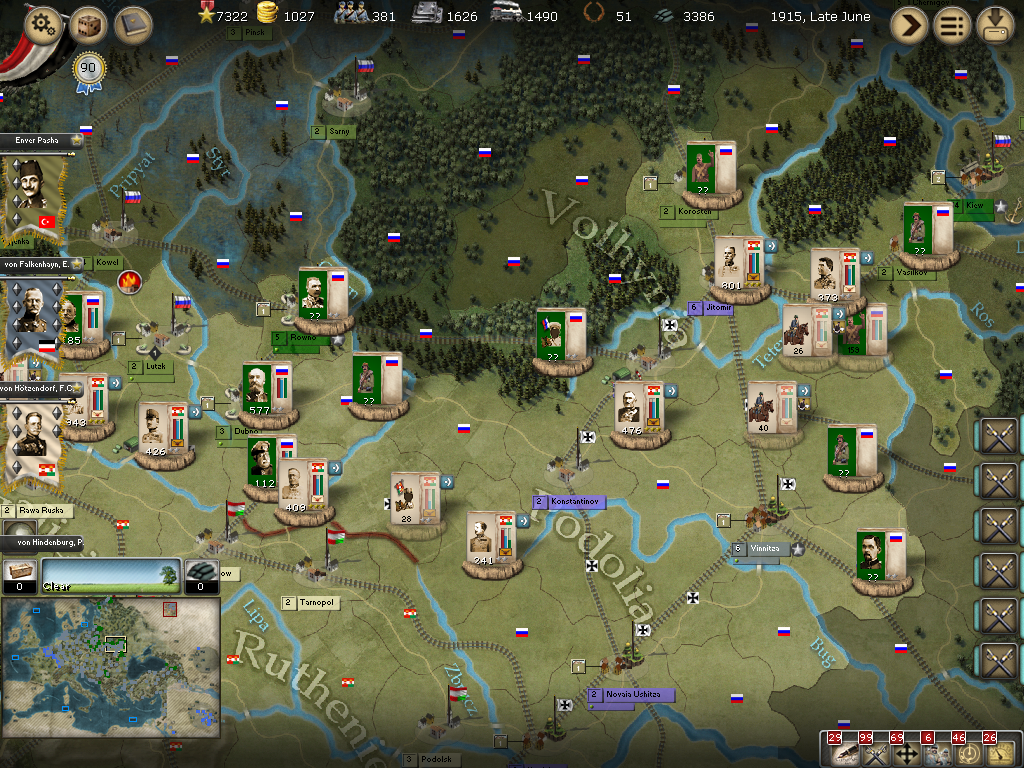End the turn with the arrow button

coord(908,26)
